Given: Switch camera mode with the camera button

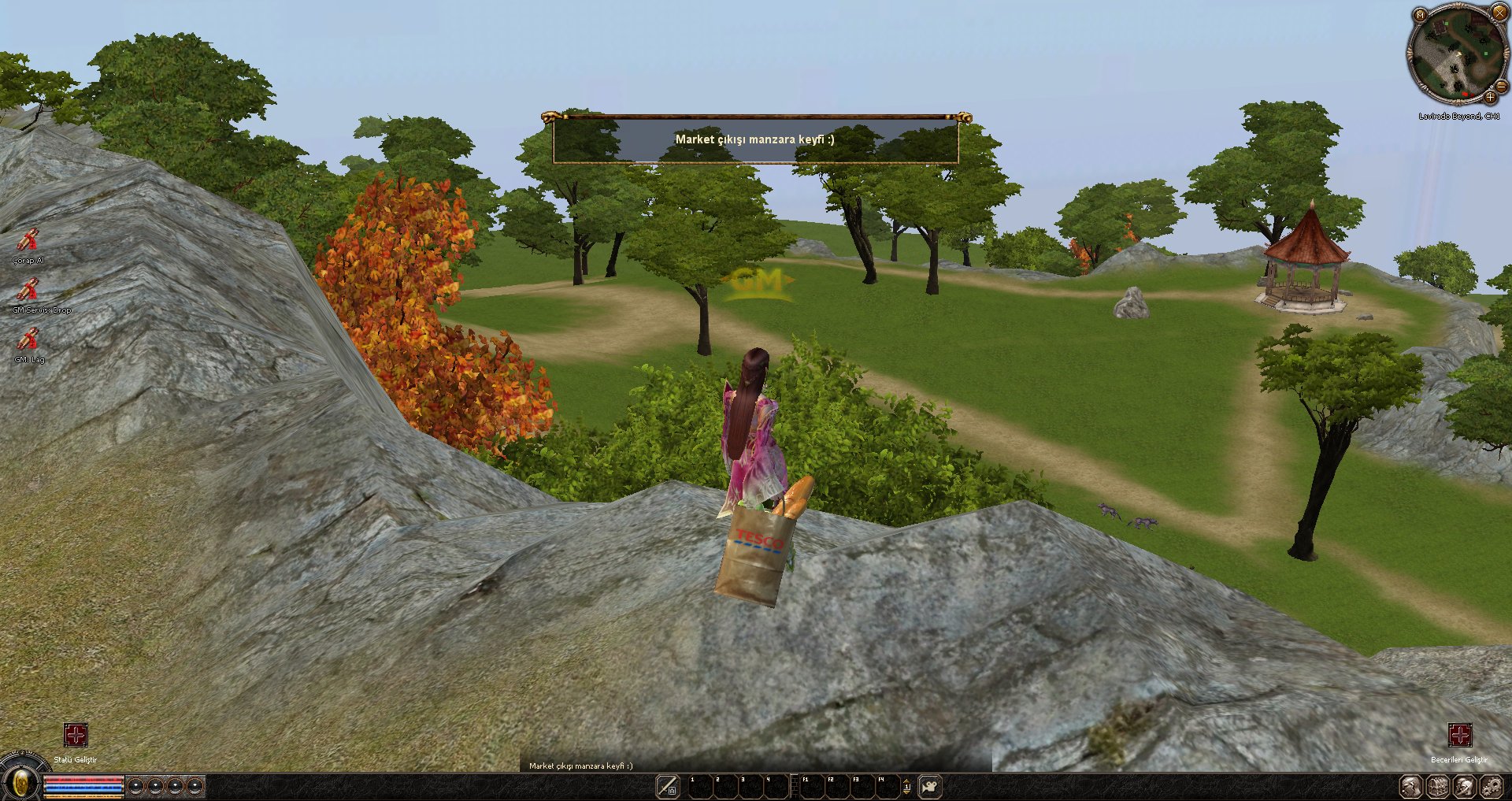Looking at the screenshot, I should click(x=930, y=786).
